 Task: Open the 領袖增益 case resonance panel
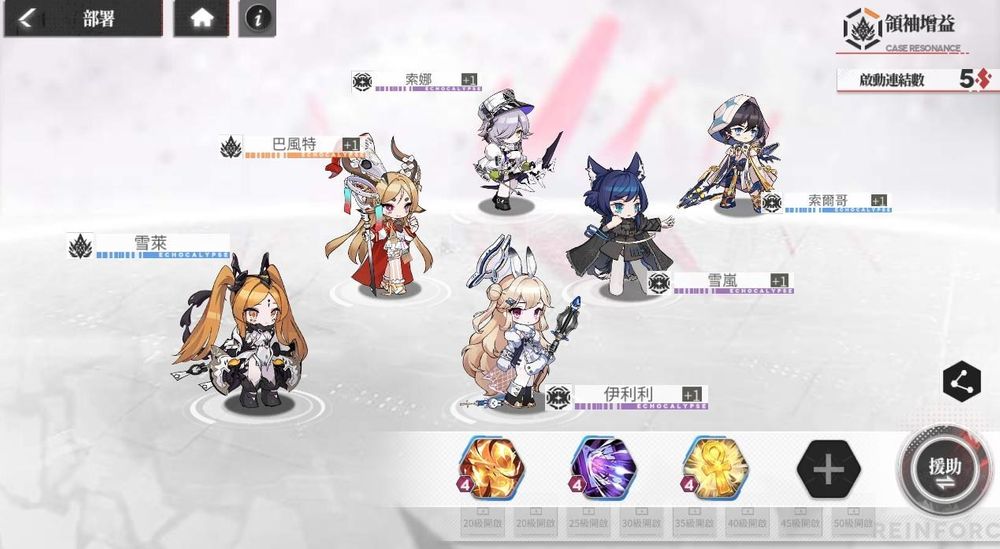[x=903, y=30]
